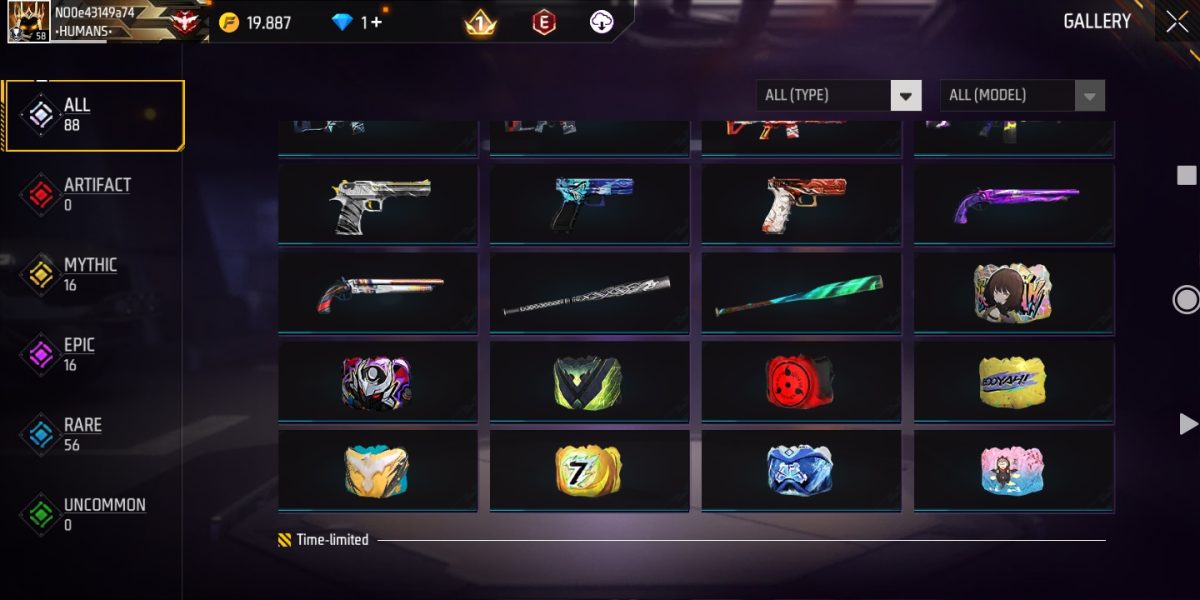Expand the ALL (MODEL) dropdown

[x=1022, y=95]
